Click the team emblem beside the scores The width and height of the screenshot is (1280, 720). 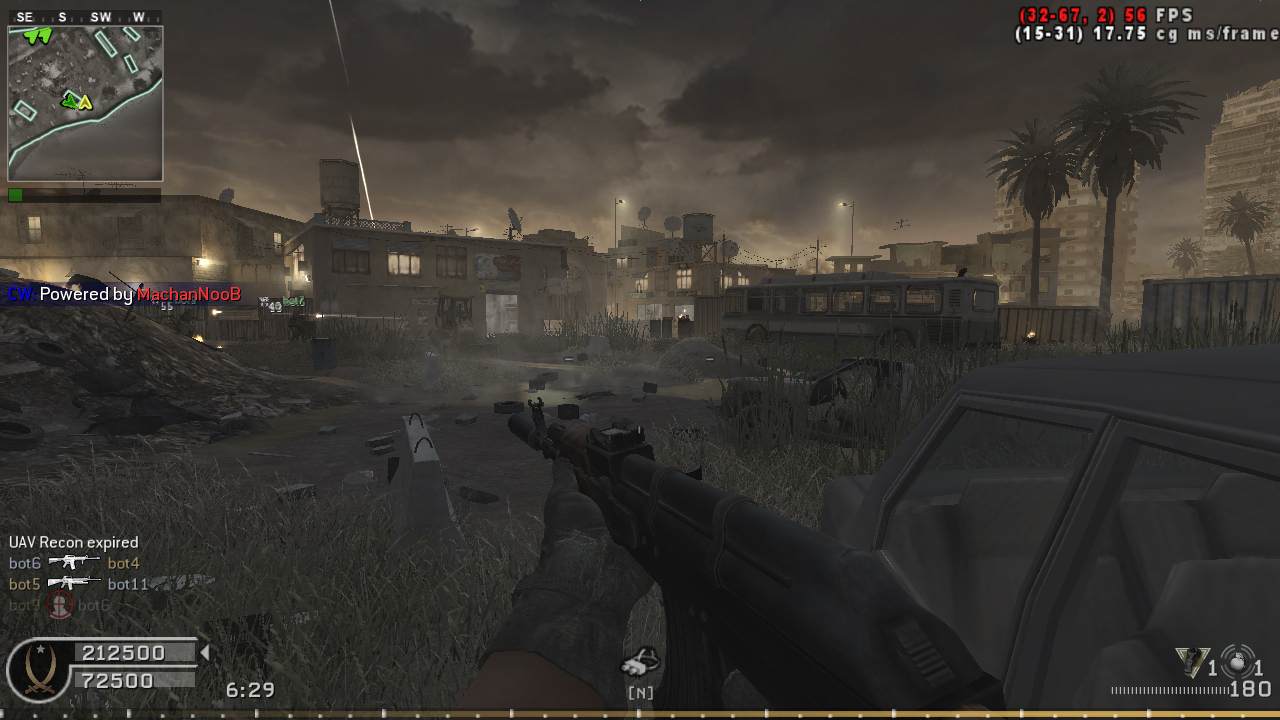38,668
